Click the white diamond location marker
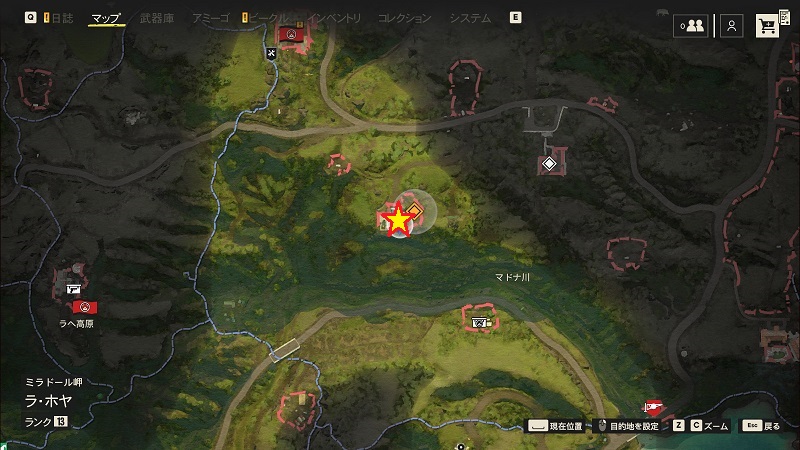800x450 pixels. pos(548,164)
